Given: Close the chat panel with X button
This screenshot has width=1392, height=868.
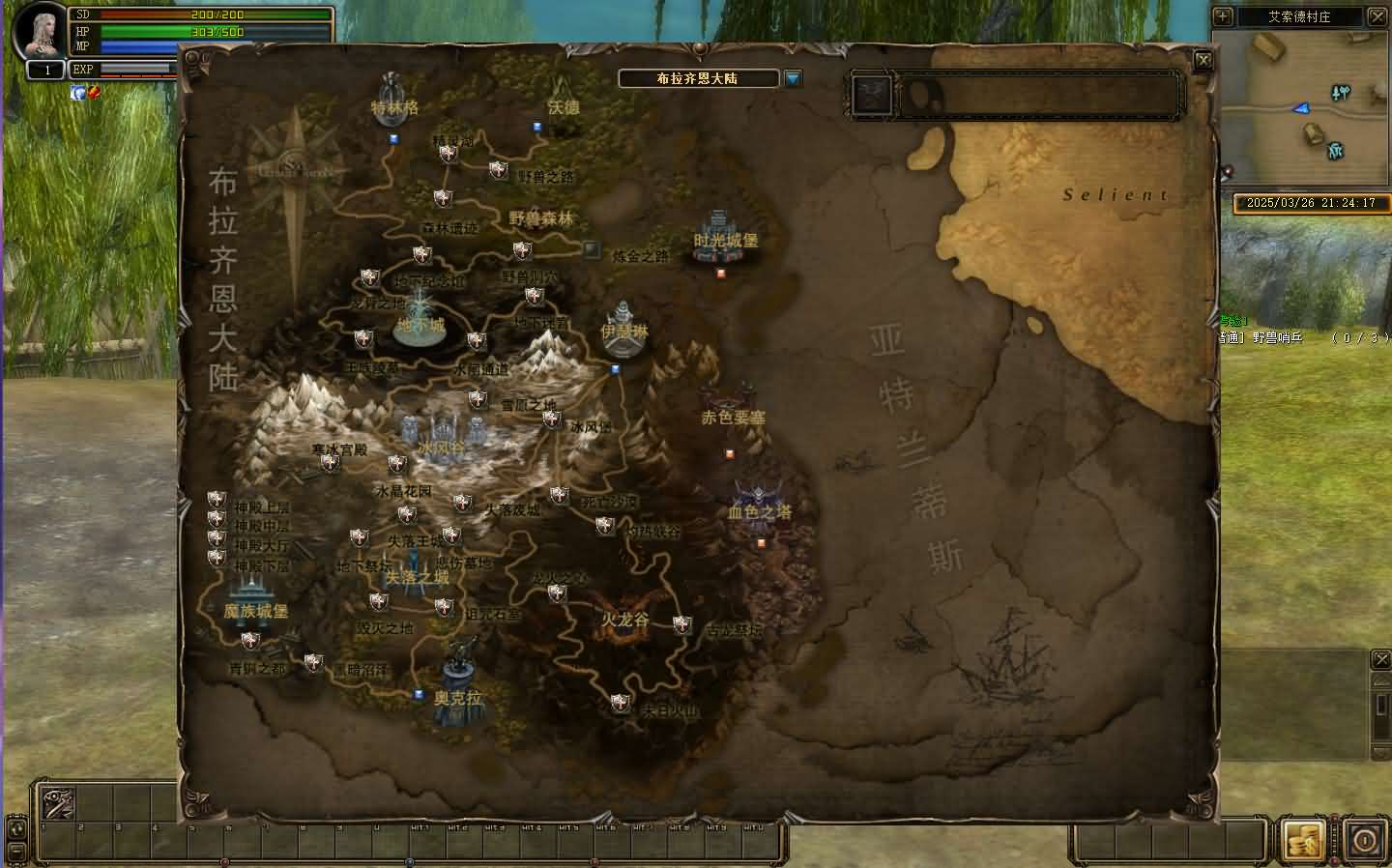Looking at the screenshot, I should pyautogui.click(x=1381, y=660).
